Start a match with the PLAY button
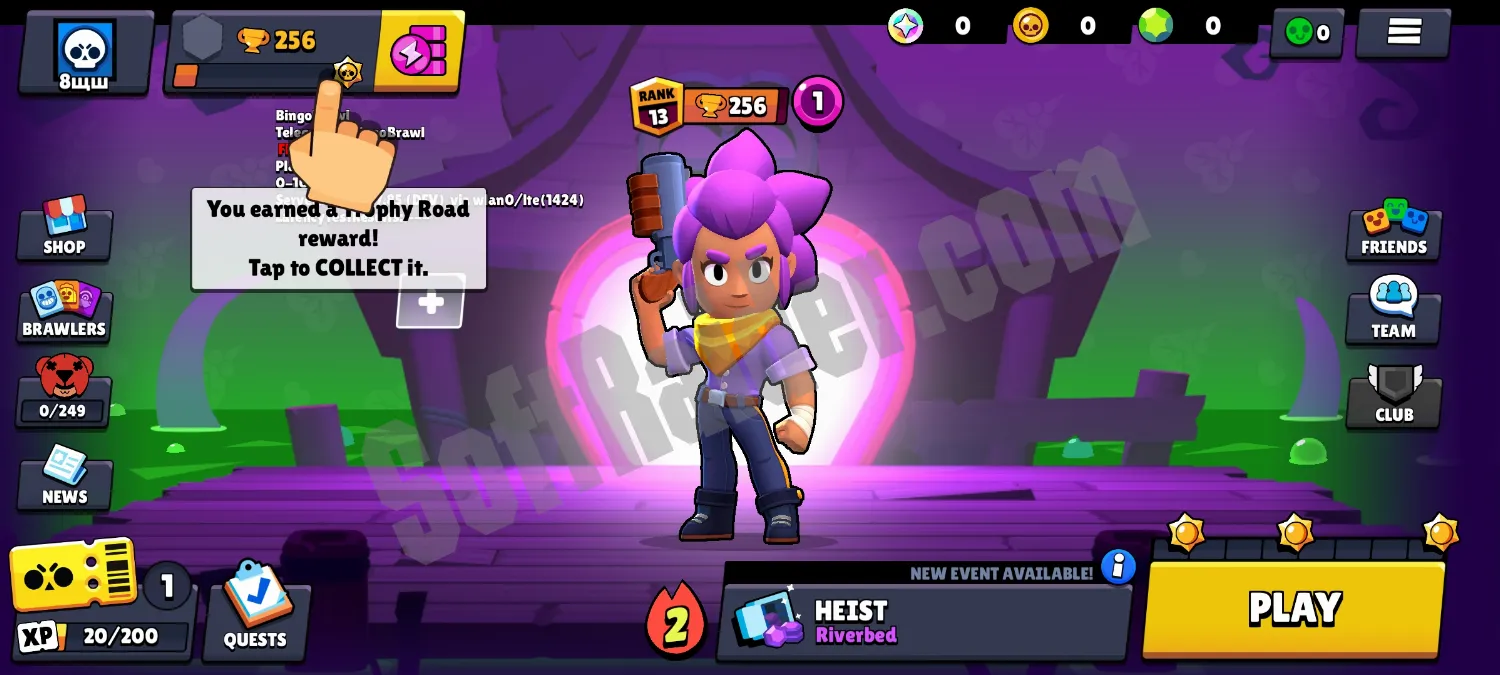 pos(1294,608)
